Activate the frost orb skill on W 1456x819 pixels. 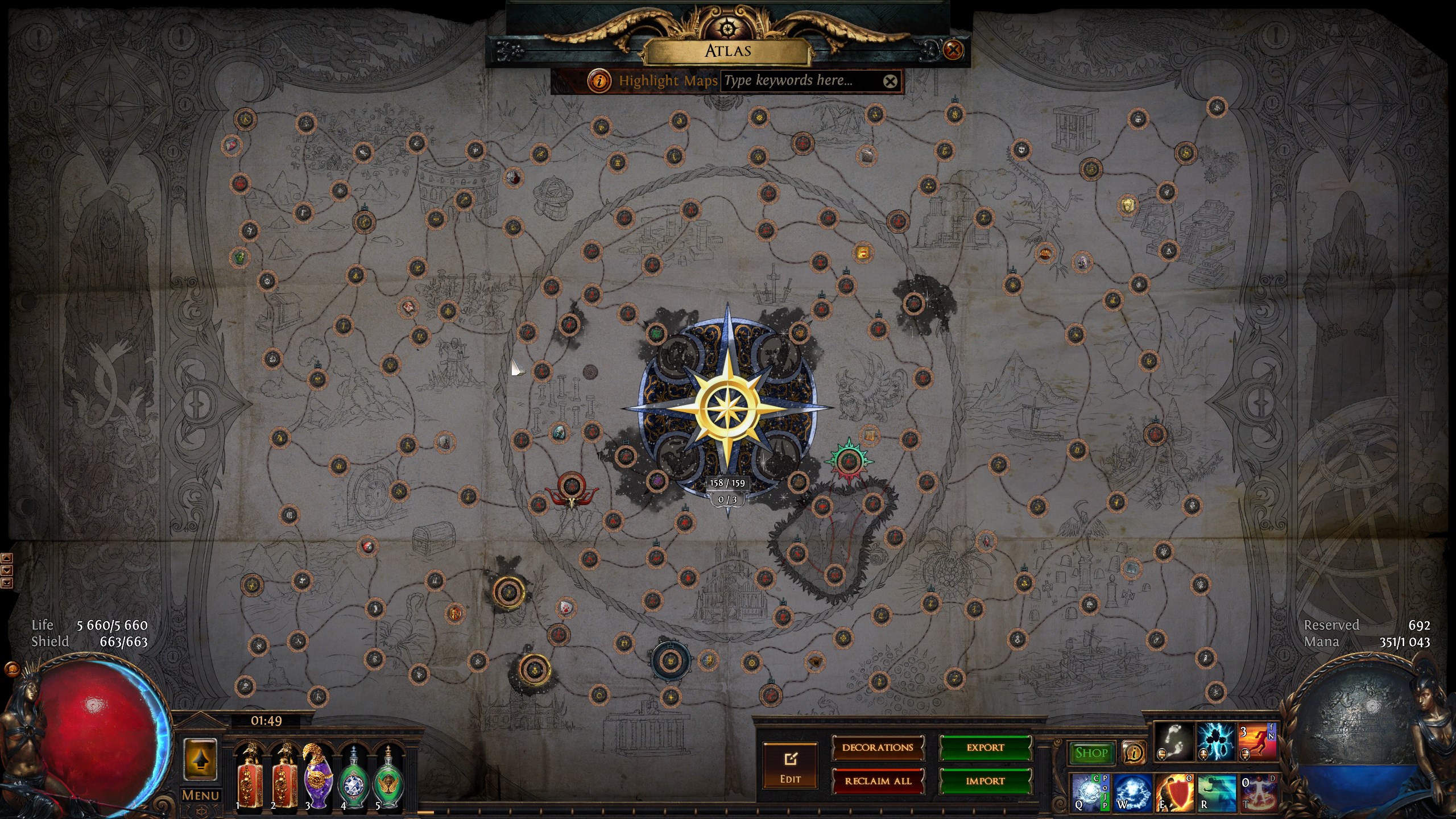pos(1132,792)
